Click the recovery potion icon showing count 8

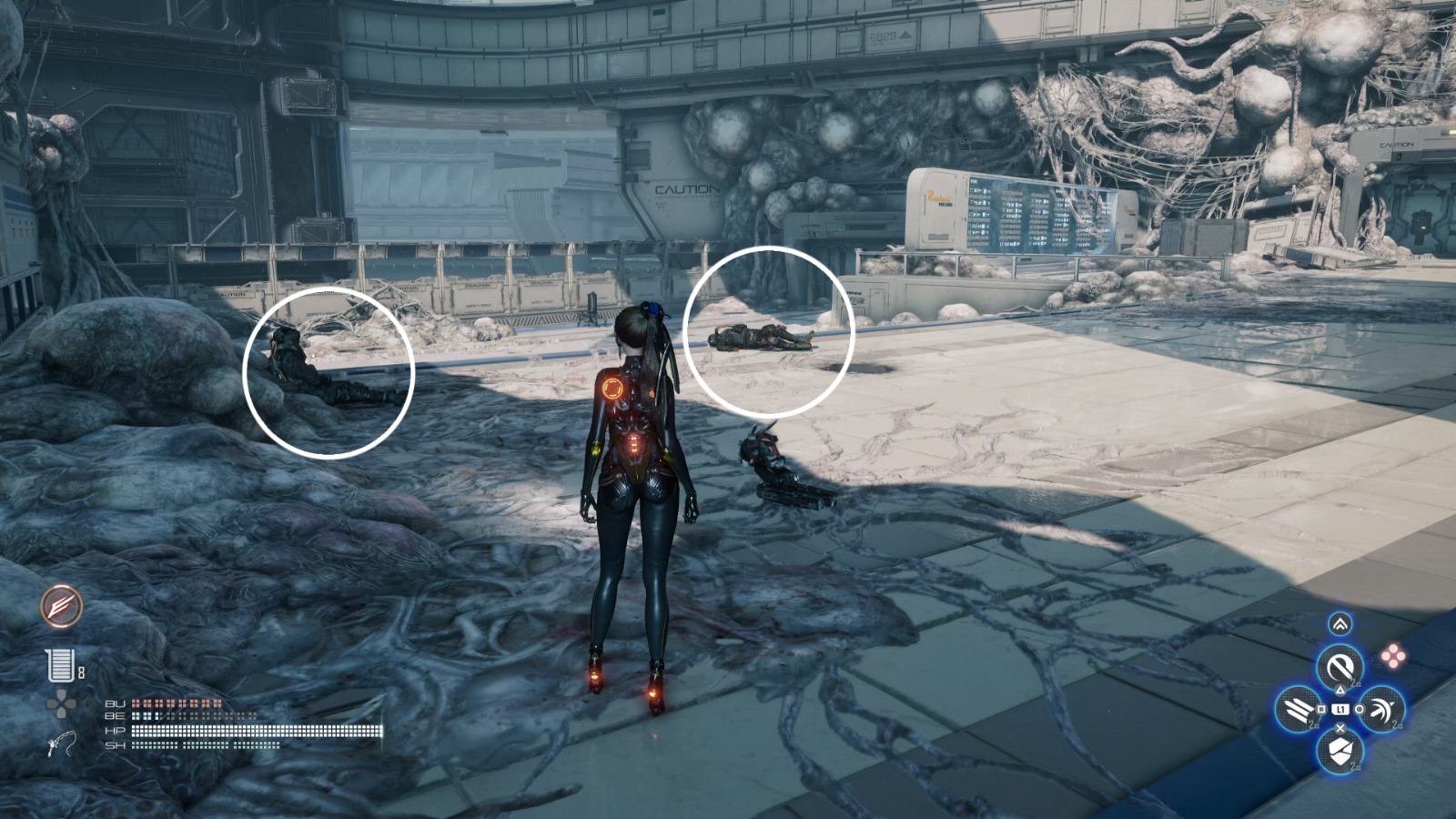60,665
